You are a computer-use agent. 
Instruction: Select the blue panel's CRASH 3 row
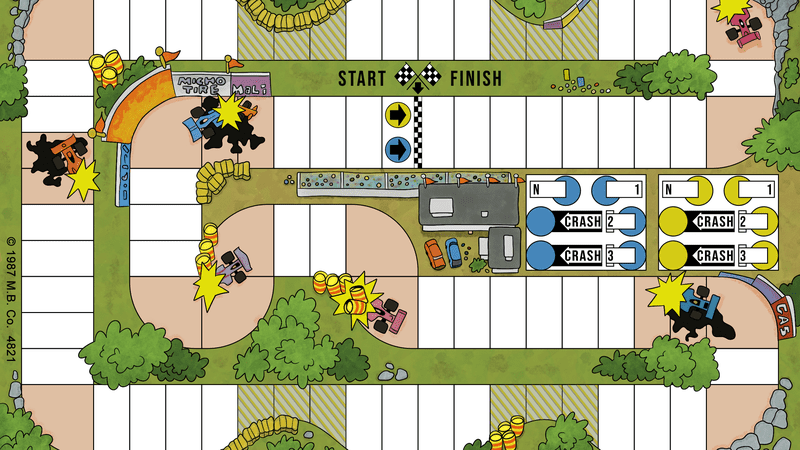[584, 254]
